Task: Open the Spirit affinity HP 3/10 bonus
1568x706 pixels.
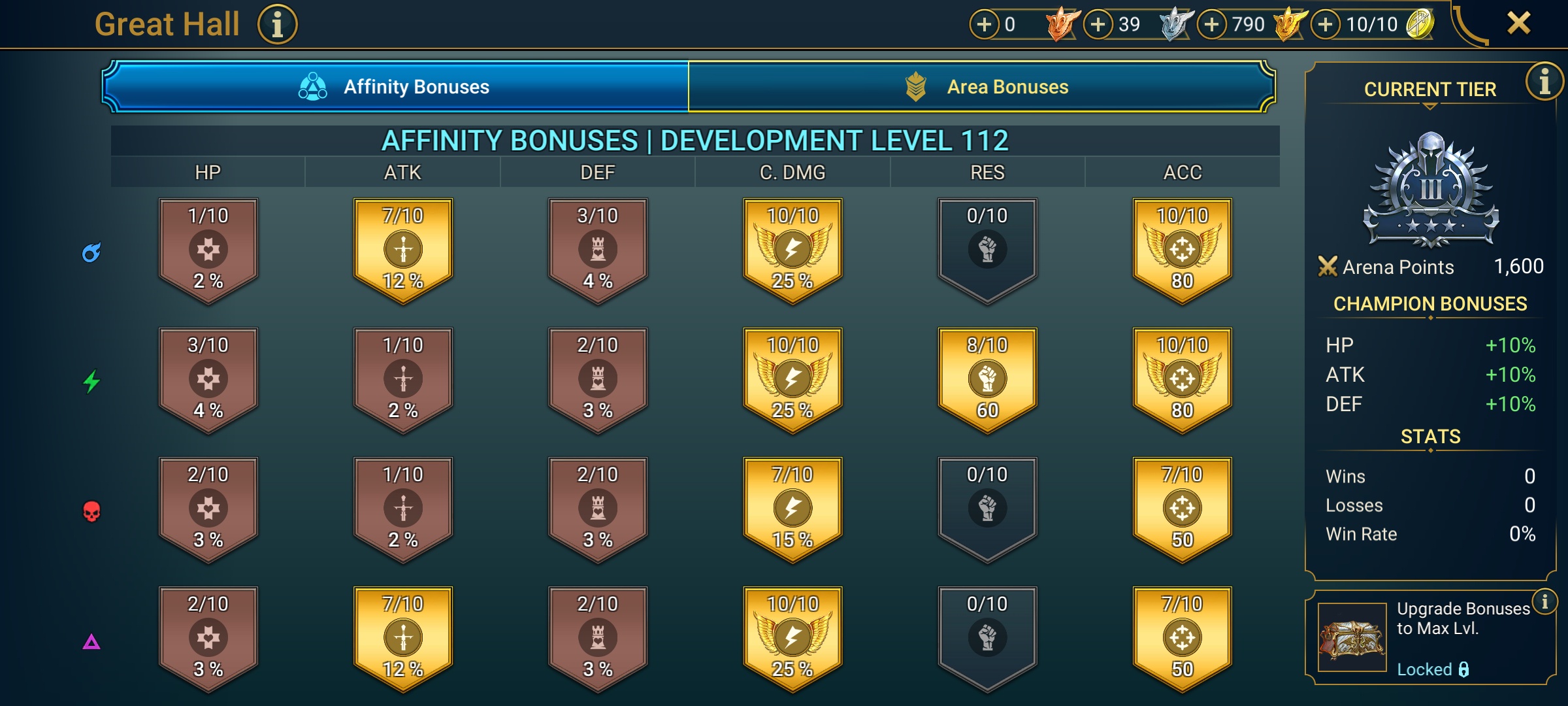Action: (208, 378)
